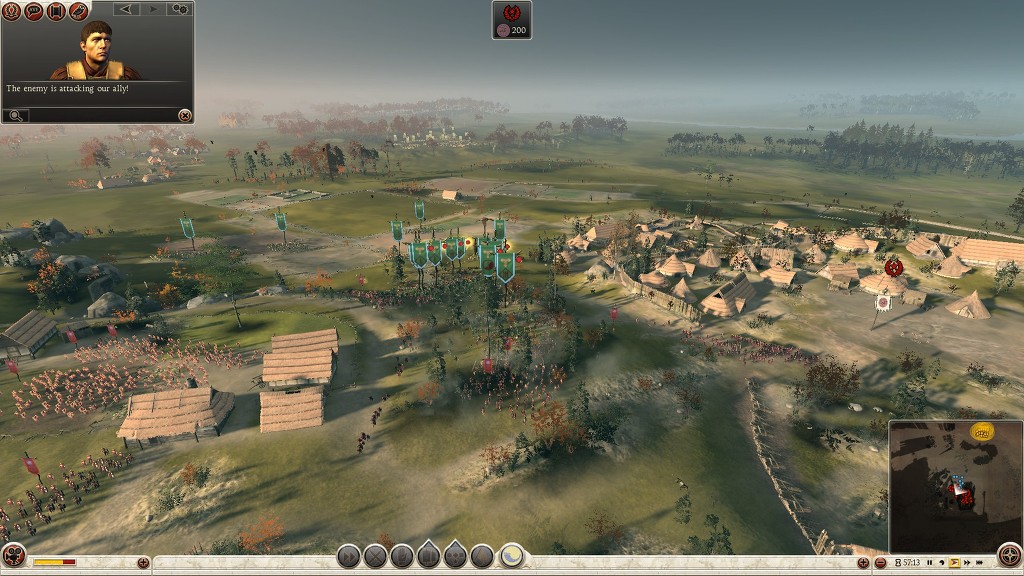This screenshot has height=576, width=1024.
Task: Open the unit formations button
Action: click(428, 556)
